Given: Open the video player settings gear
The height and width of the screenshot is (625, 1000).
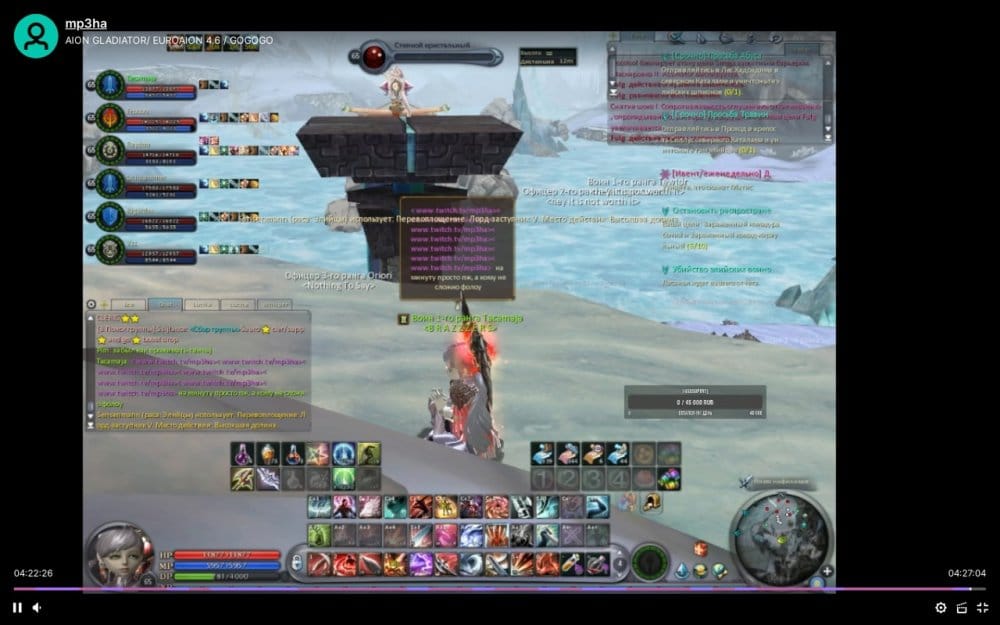Looking at the screenshot, I should (940, 607).
